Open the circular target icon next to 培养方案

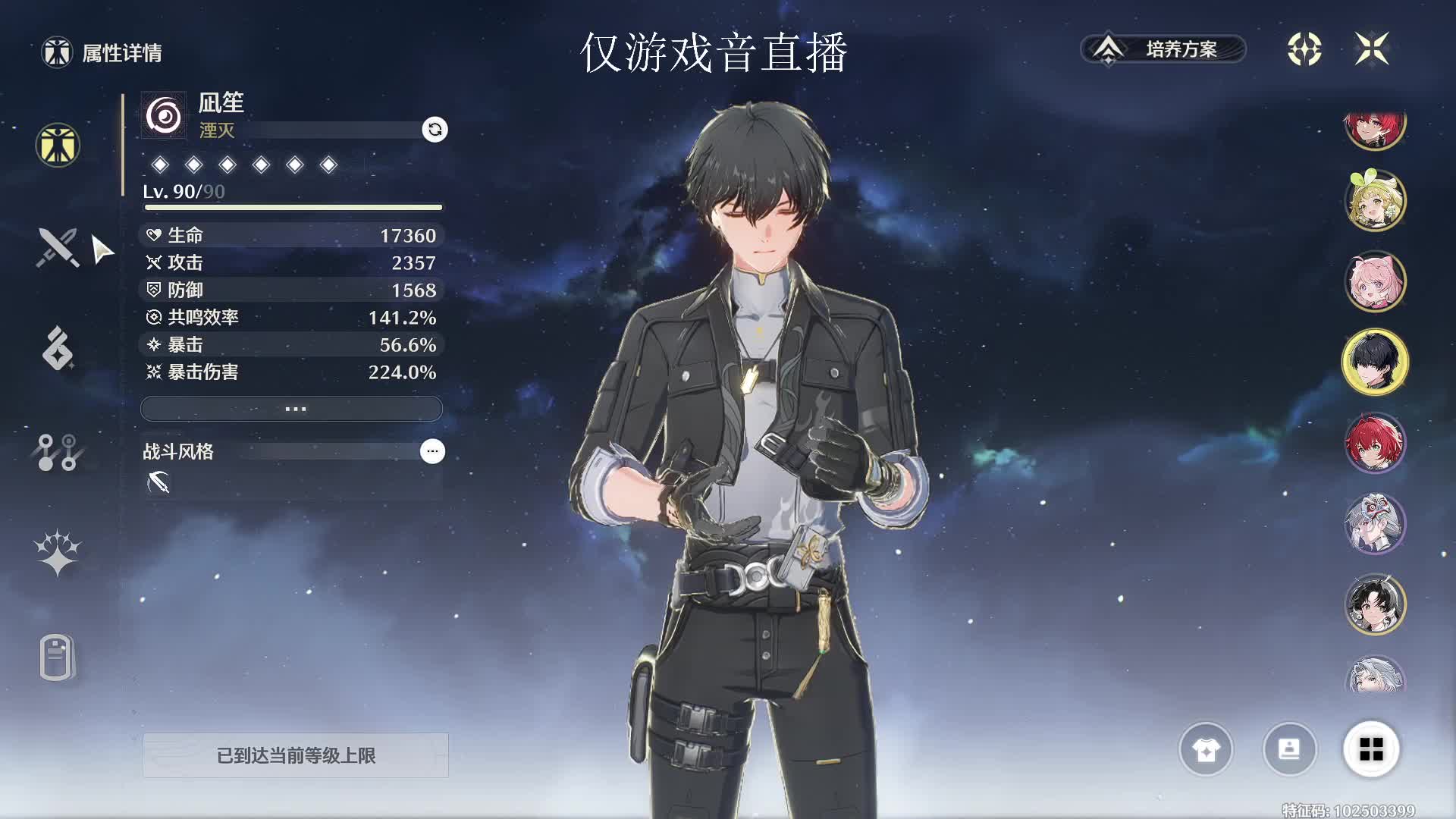tap(1304, 49)
